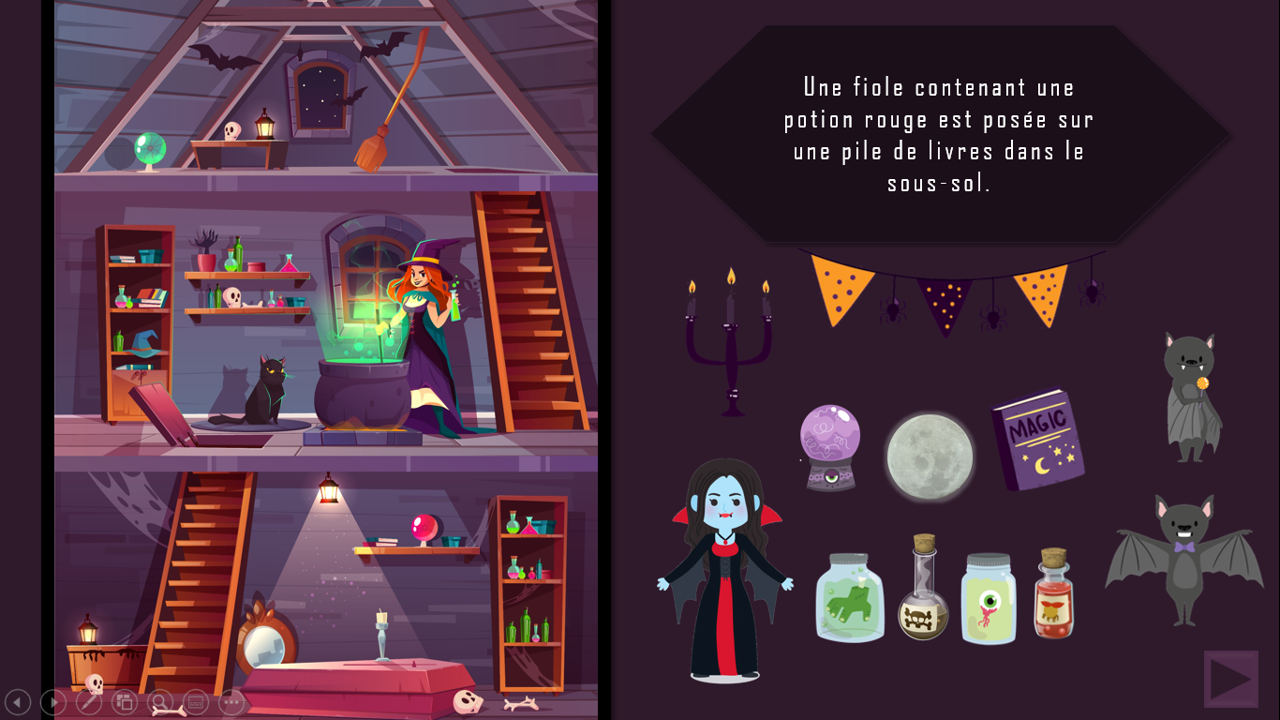Viewport: 1280px width, 720px height.
Task: Open the three-dot more options menu
Action: [232, 702]
